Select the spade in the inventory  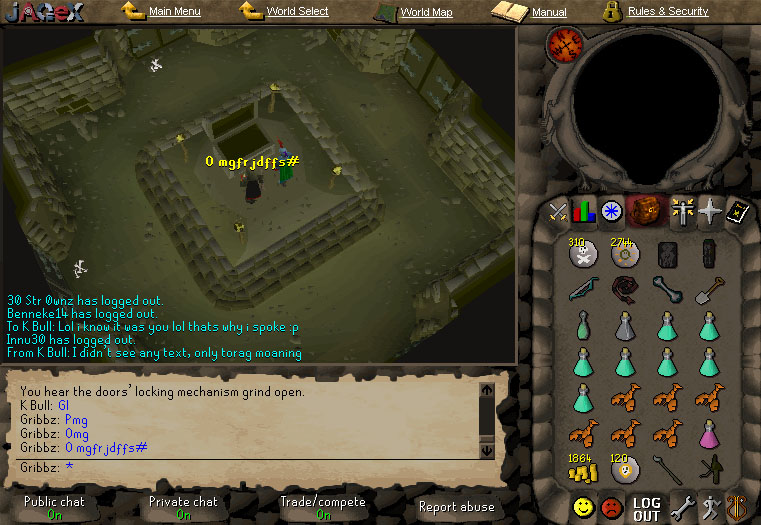(x=709, y=290)
